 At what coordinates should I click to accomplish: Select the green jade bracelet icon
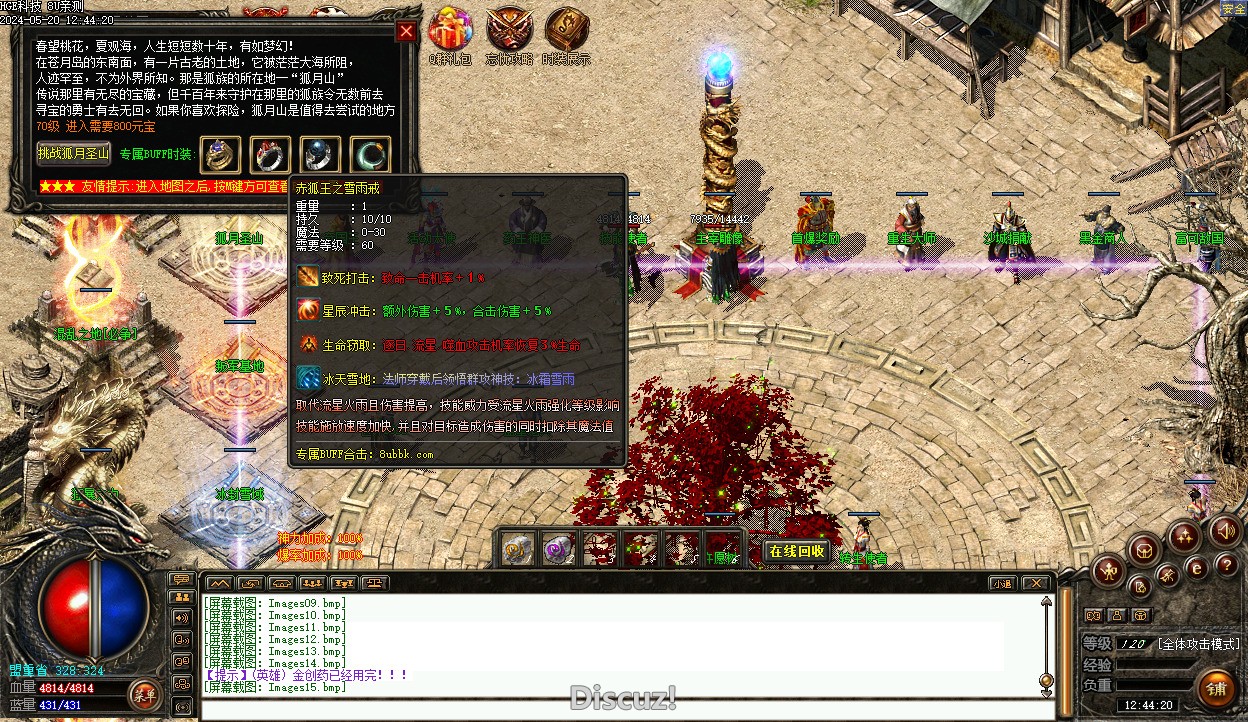click(370, 154)
